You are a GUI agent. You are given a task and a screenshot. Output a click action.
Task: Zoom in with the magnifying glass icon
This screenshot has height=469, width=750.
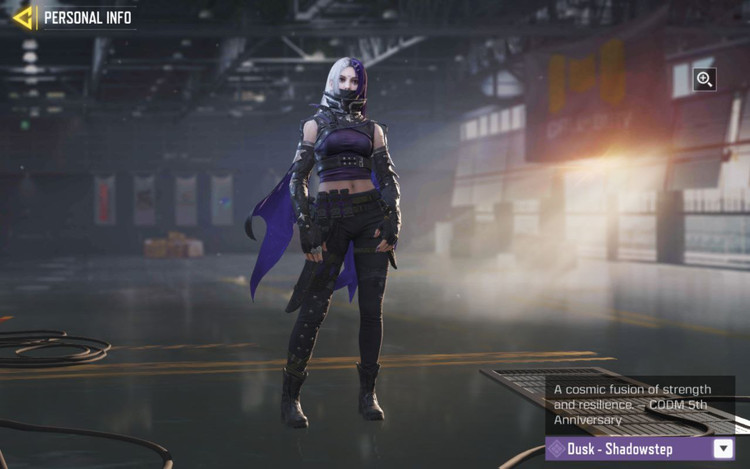pos(704,80)
